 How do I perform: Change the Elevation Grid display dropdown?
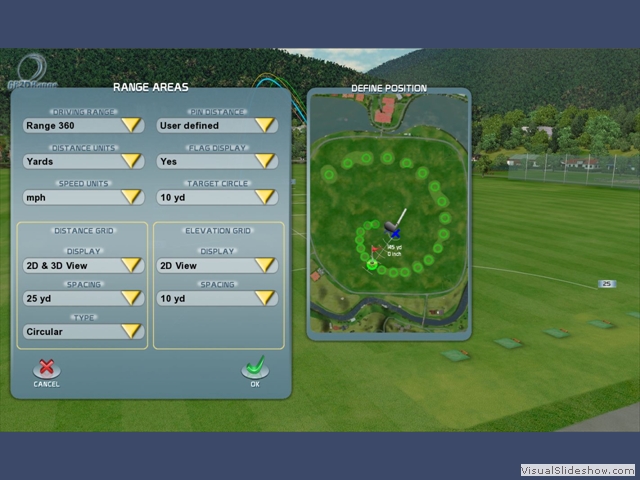[x=217, y=266]
